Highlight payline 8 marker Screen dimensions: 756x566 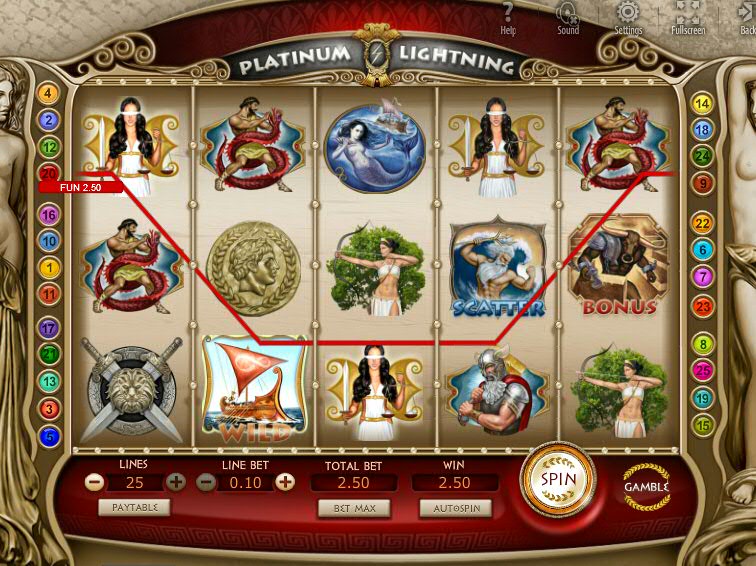point(703,345)
